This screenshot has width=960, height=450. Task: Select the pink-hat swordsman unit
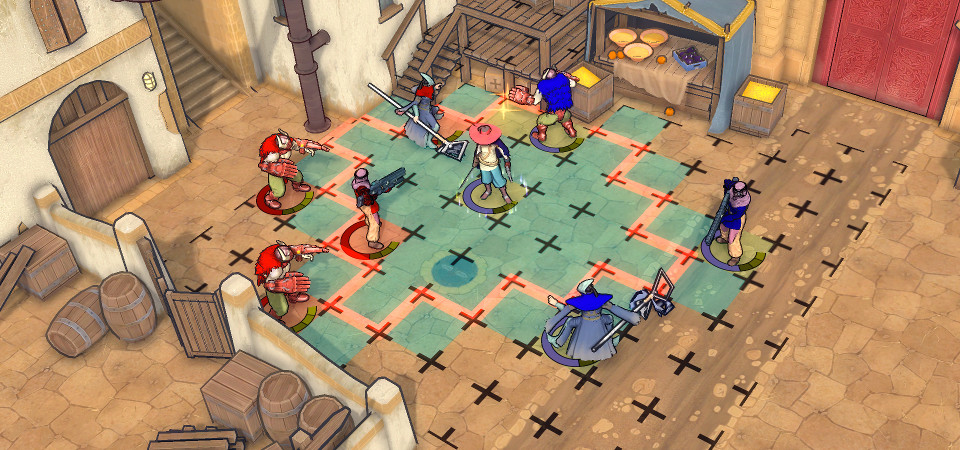click(490, 167)
